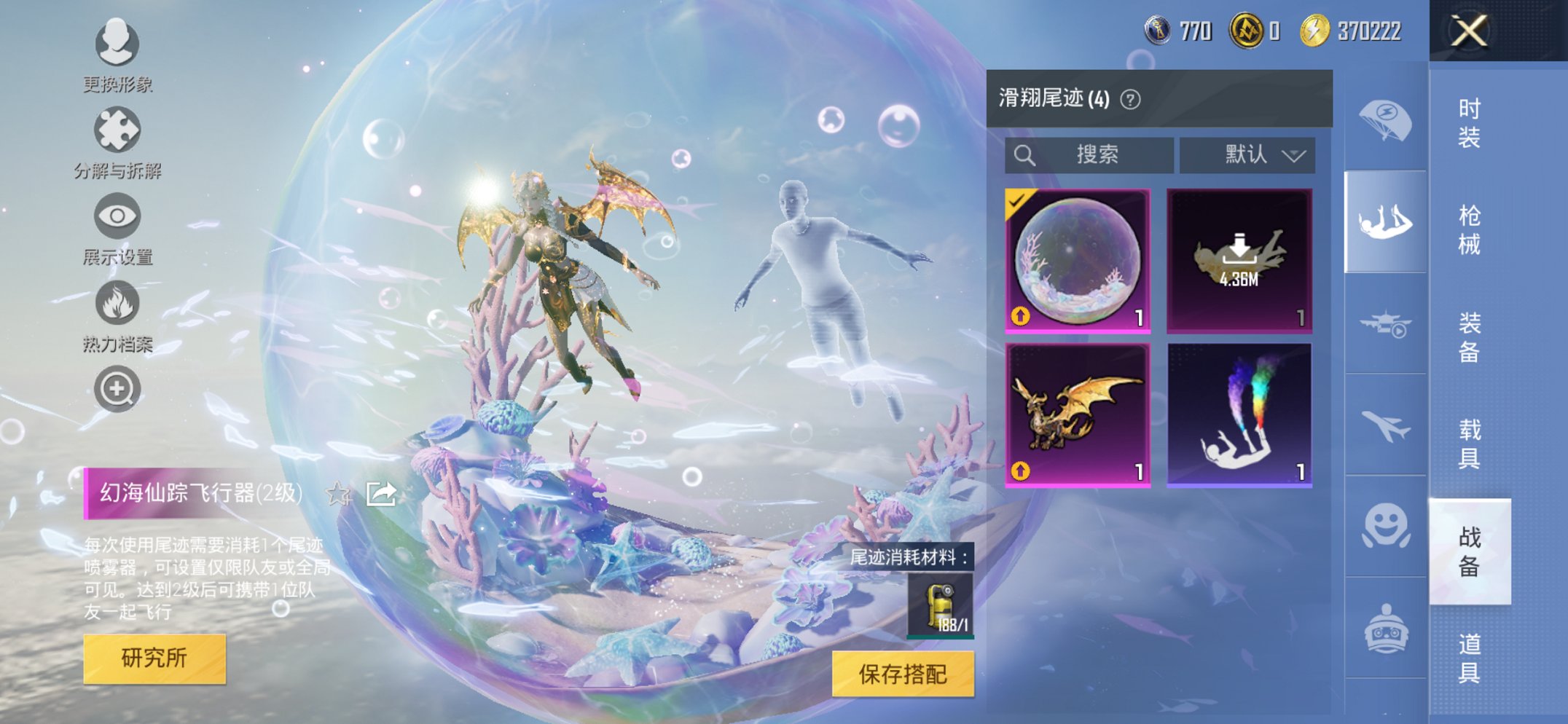
Task: Open the 更换形象 (change appearance) panel
Action: 117,46
